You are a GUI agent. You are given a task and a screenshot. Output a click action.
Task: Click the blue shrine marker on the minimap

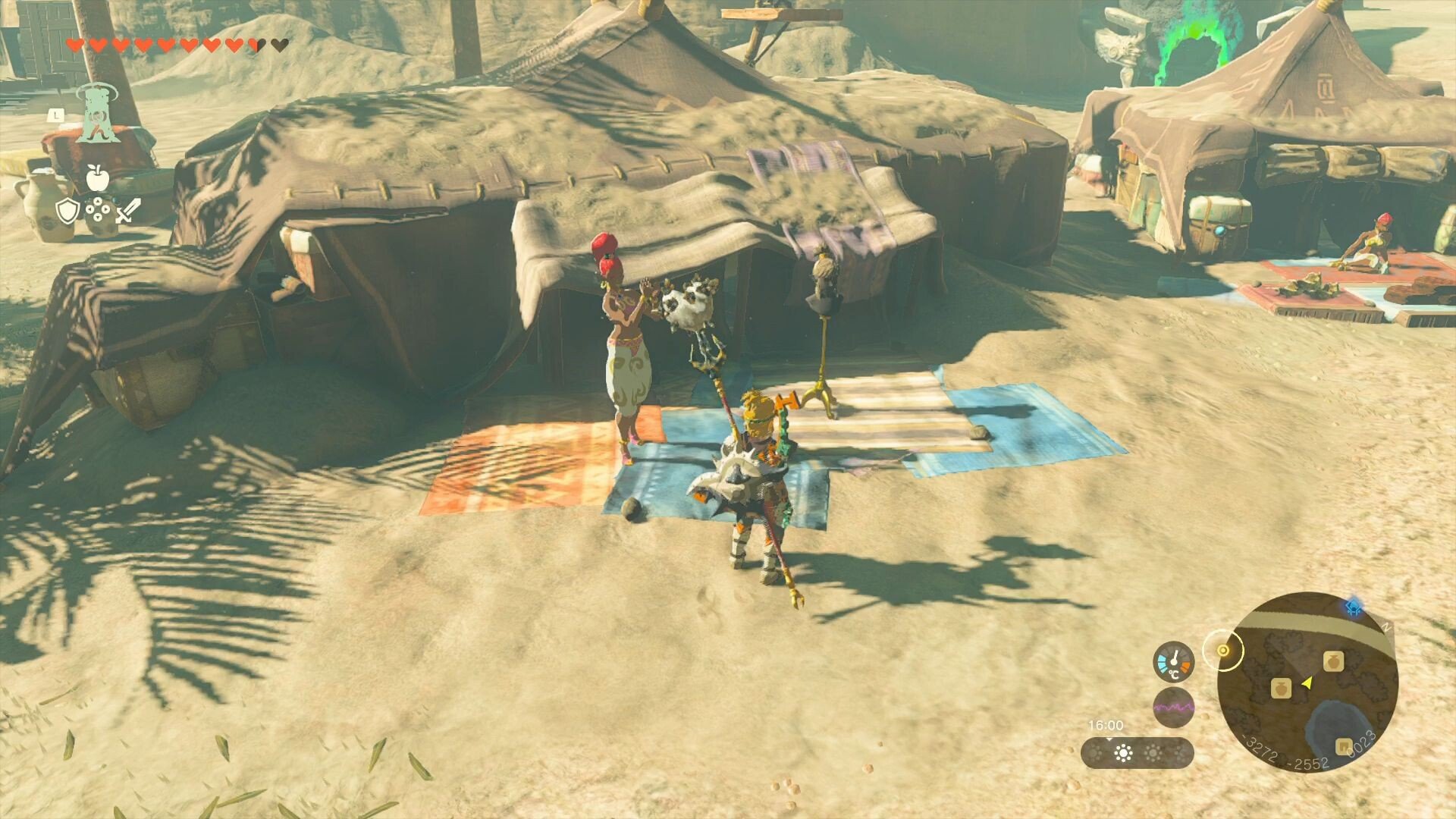(1354, 607)
